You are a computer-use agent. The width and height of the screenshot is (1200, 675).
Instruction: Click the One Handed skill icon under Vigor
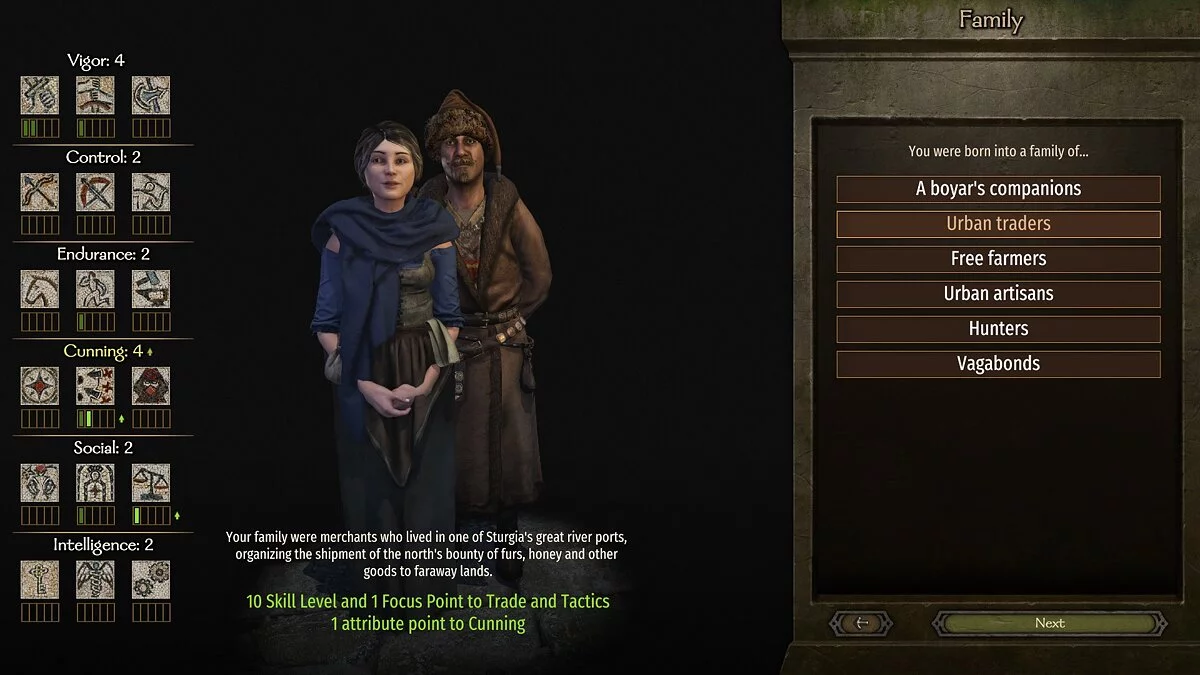pos(40,95)
